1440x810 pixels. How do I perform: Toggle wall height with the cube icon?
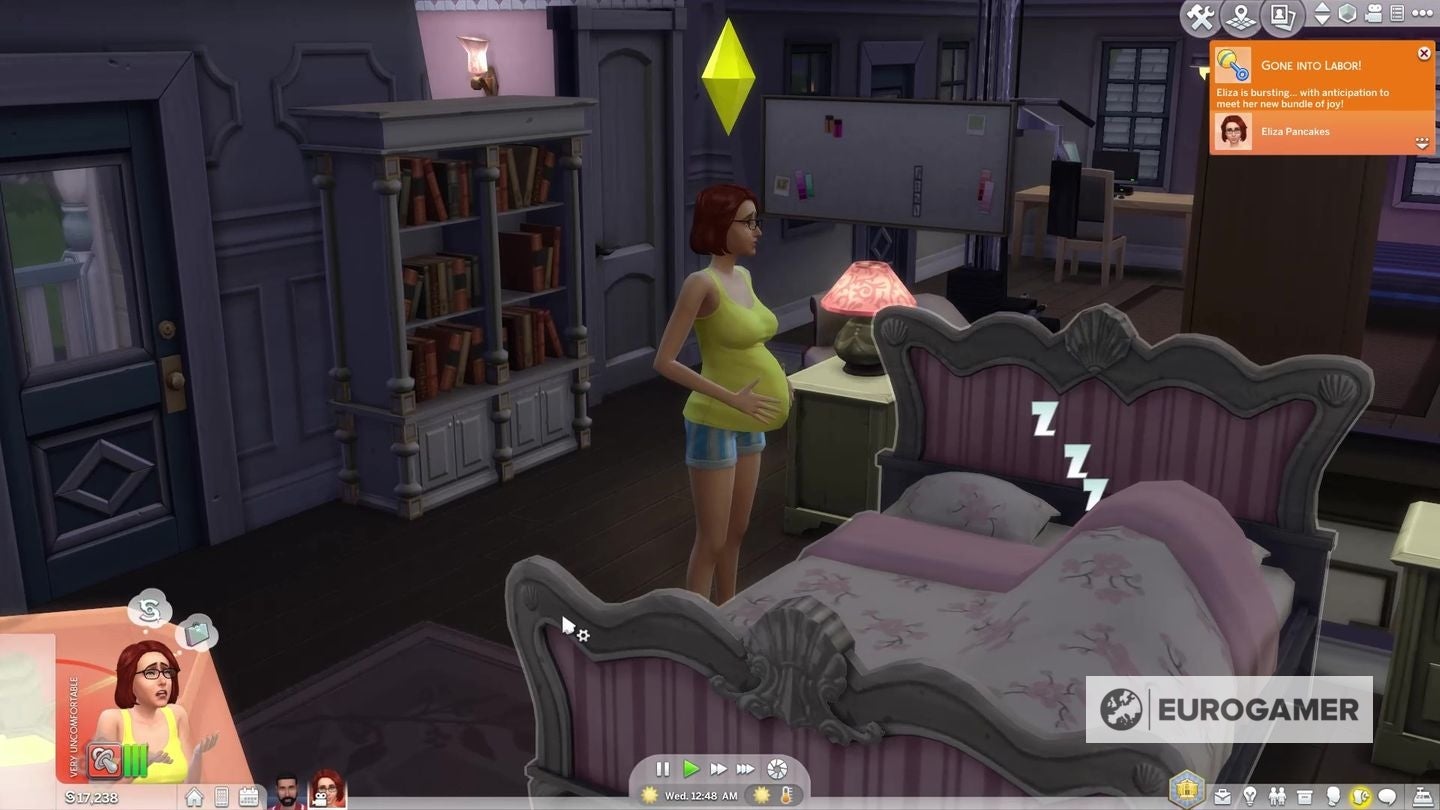pyautogui.click(x=1346, y=13)
